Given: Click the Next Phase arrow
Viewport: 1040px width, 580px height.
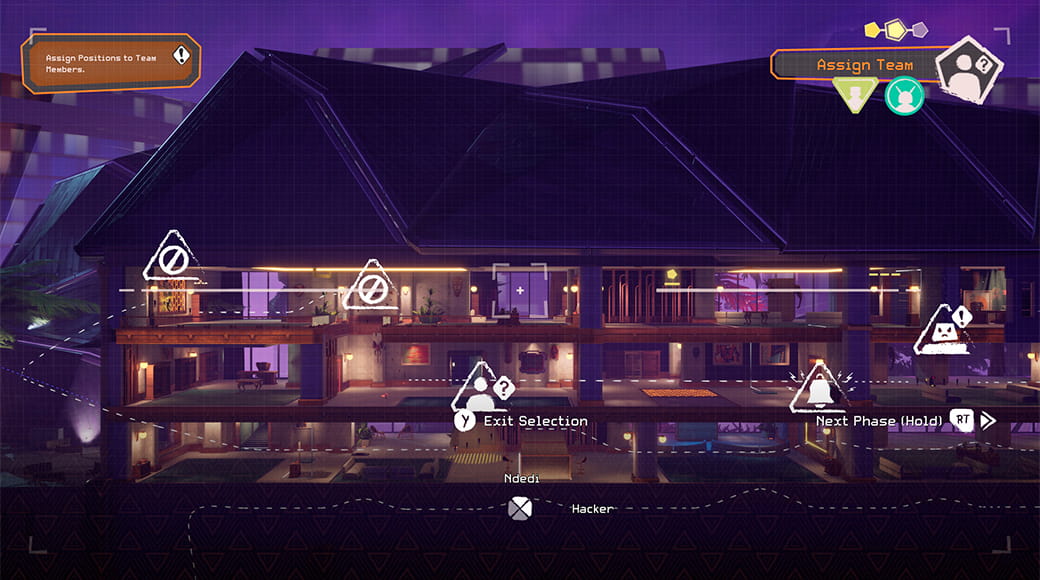Looking at the screenshot, I should point(988,420).
